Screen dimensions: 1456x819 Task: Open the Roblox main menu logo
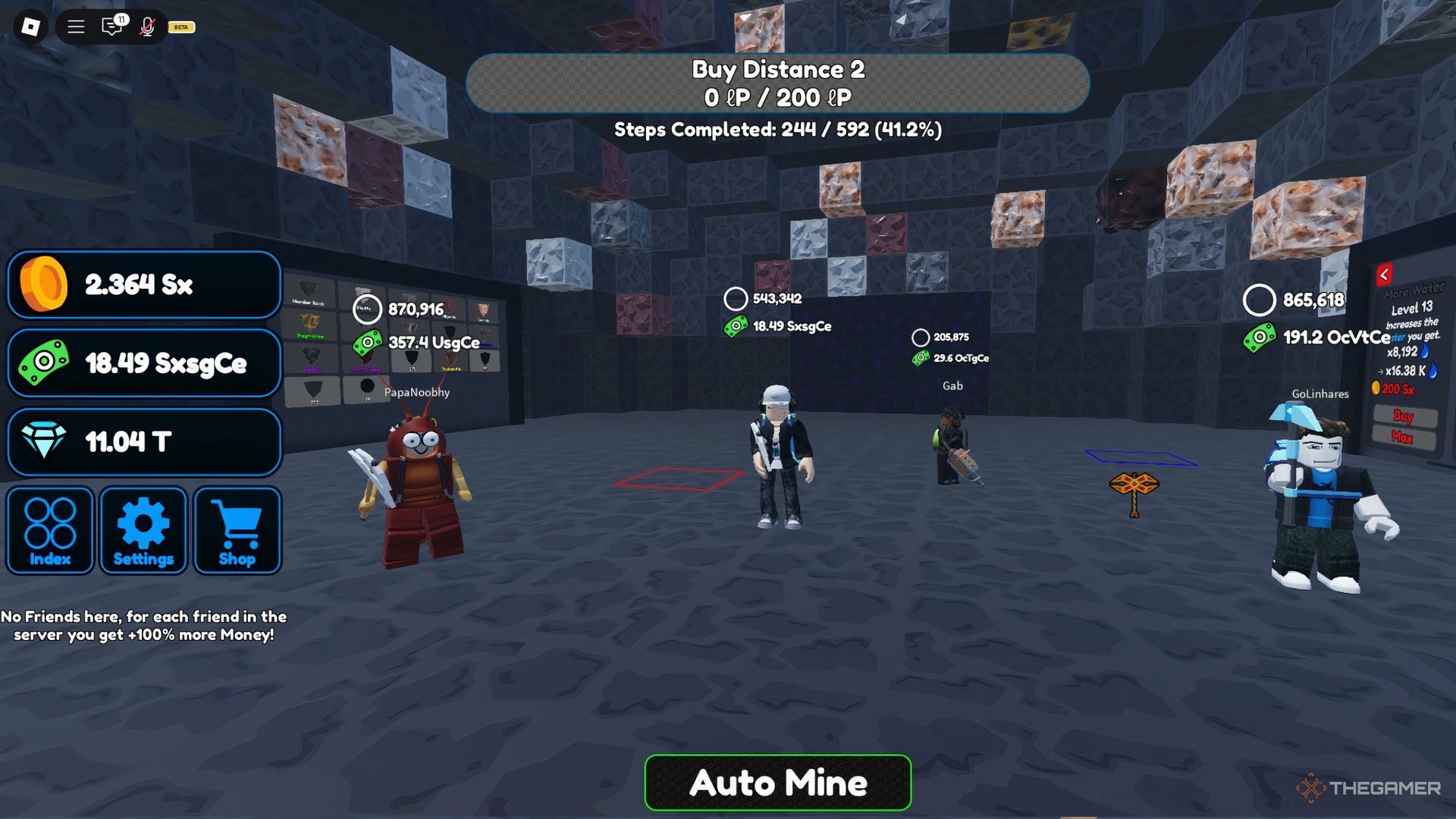pos(30,27)
